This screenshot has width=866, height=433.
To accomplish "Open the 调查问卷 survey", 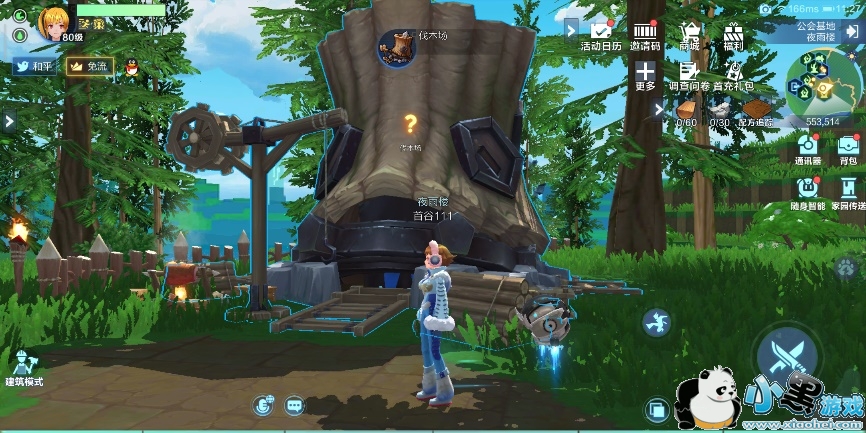I will click(x=688, y=75).
